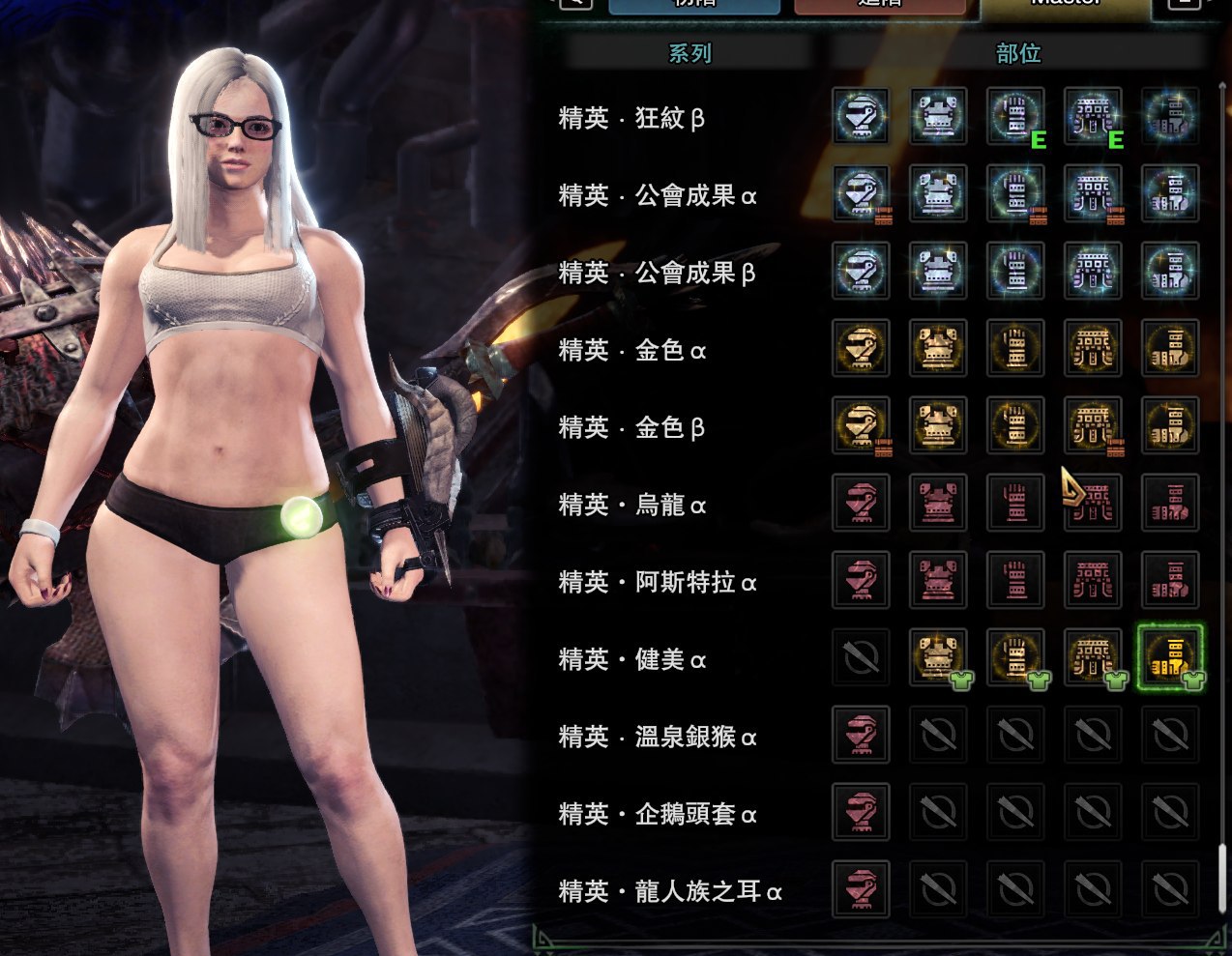Choose the highlighted 健美α legs armor
The image size is (1232, 956).
(1170, 657)
